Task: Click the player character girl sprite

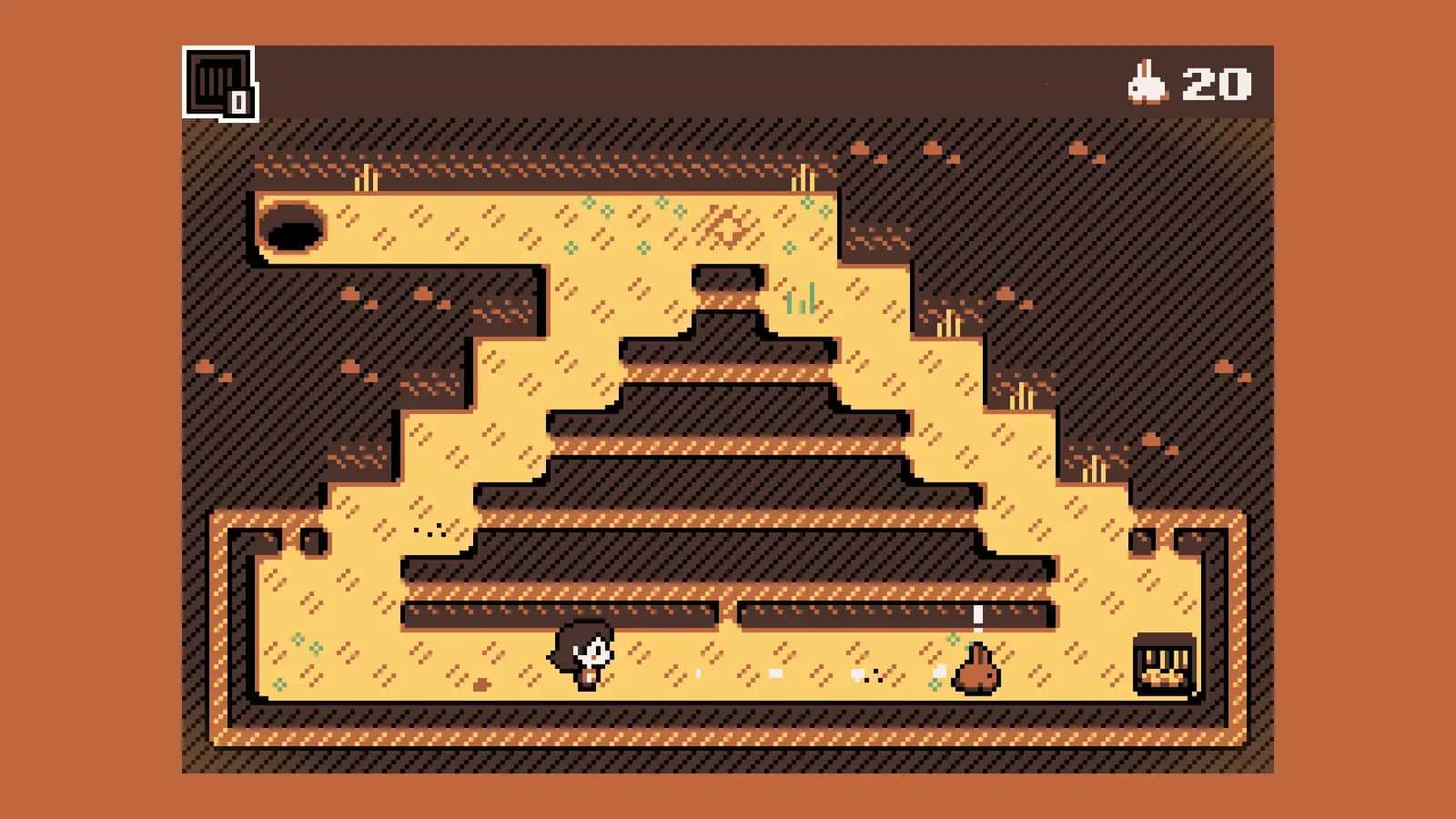Action: click(582, 655)
